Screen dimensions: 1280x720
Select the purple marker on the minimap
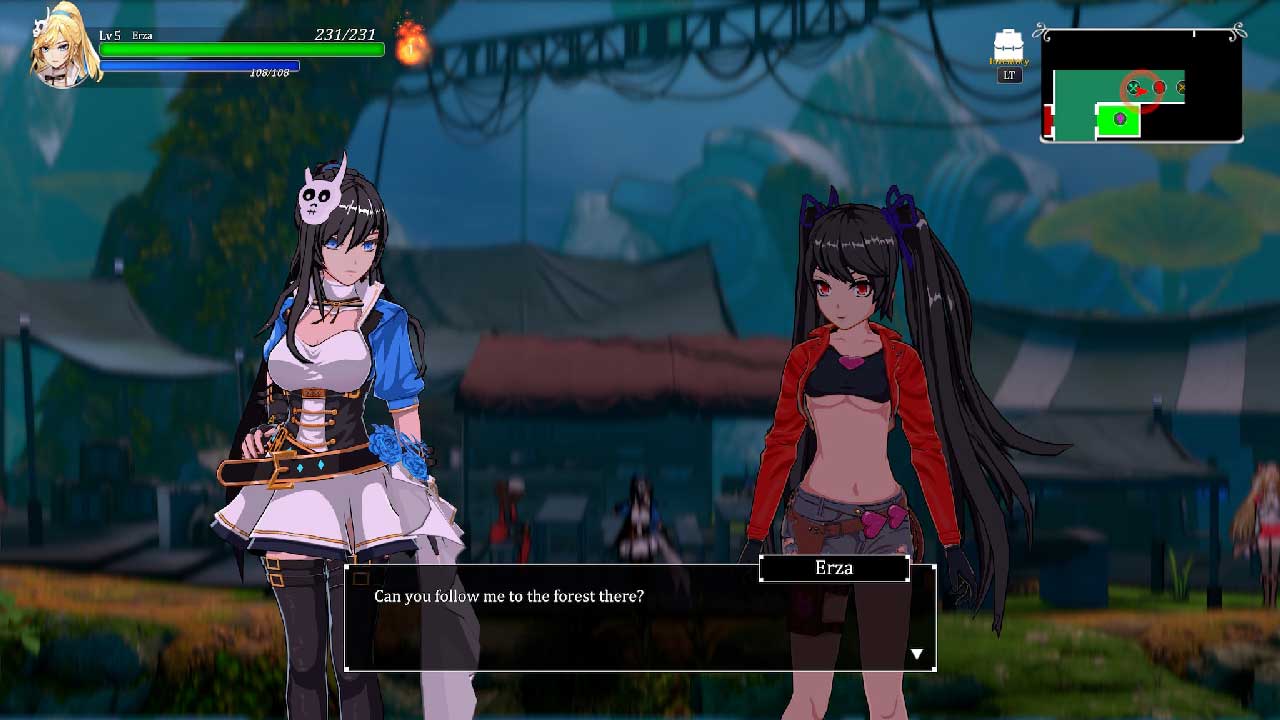point(1120,119)
